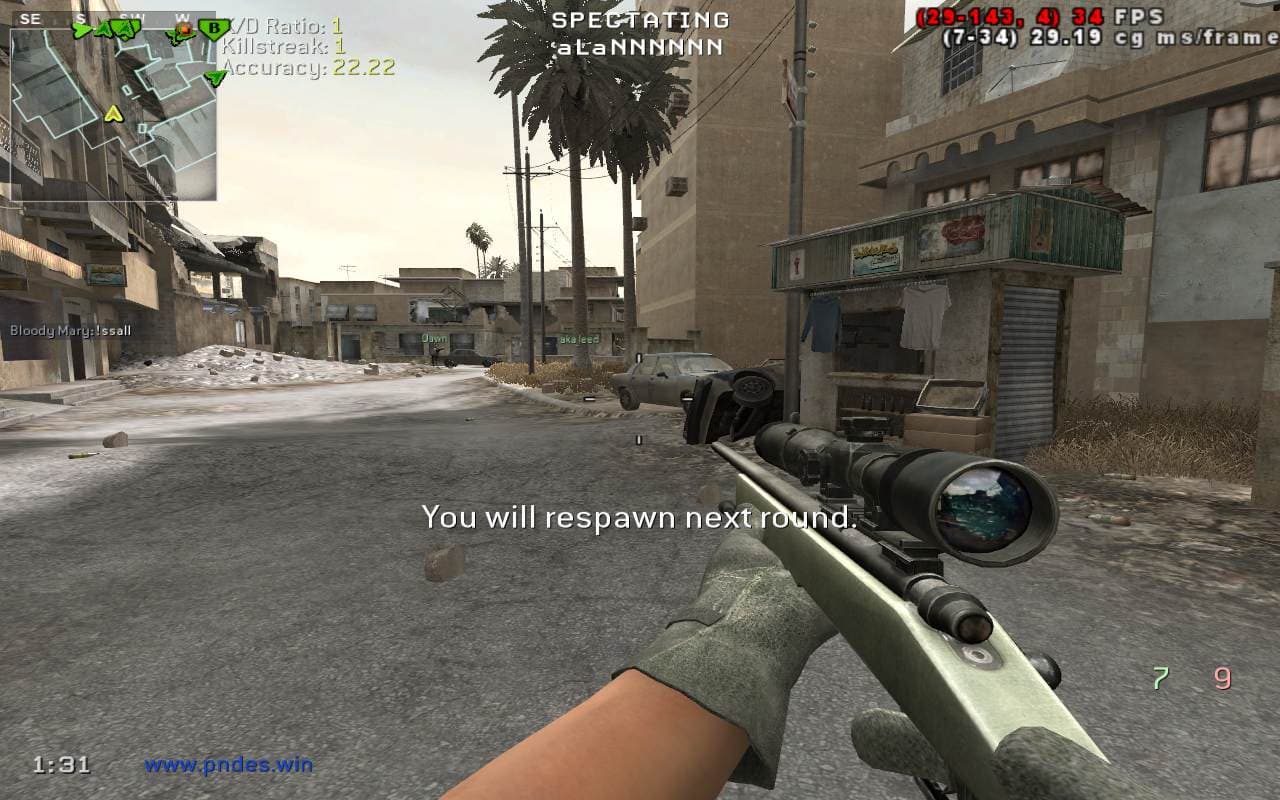
Task: Click the minimap in the corner
Action: coord(113,112)
